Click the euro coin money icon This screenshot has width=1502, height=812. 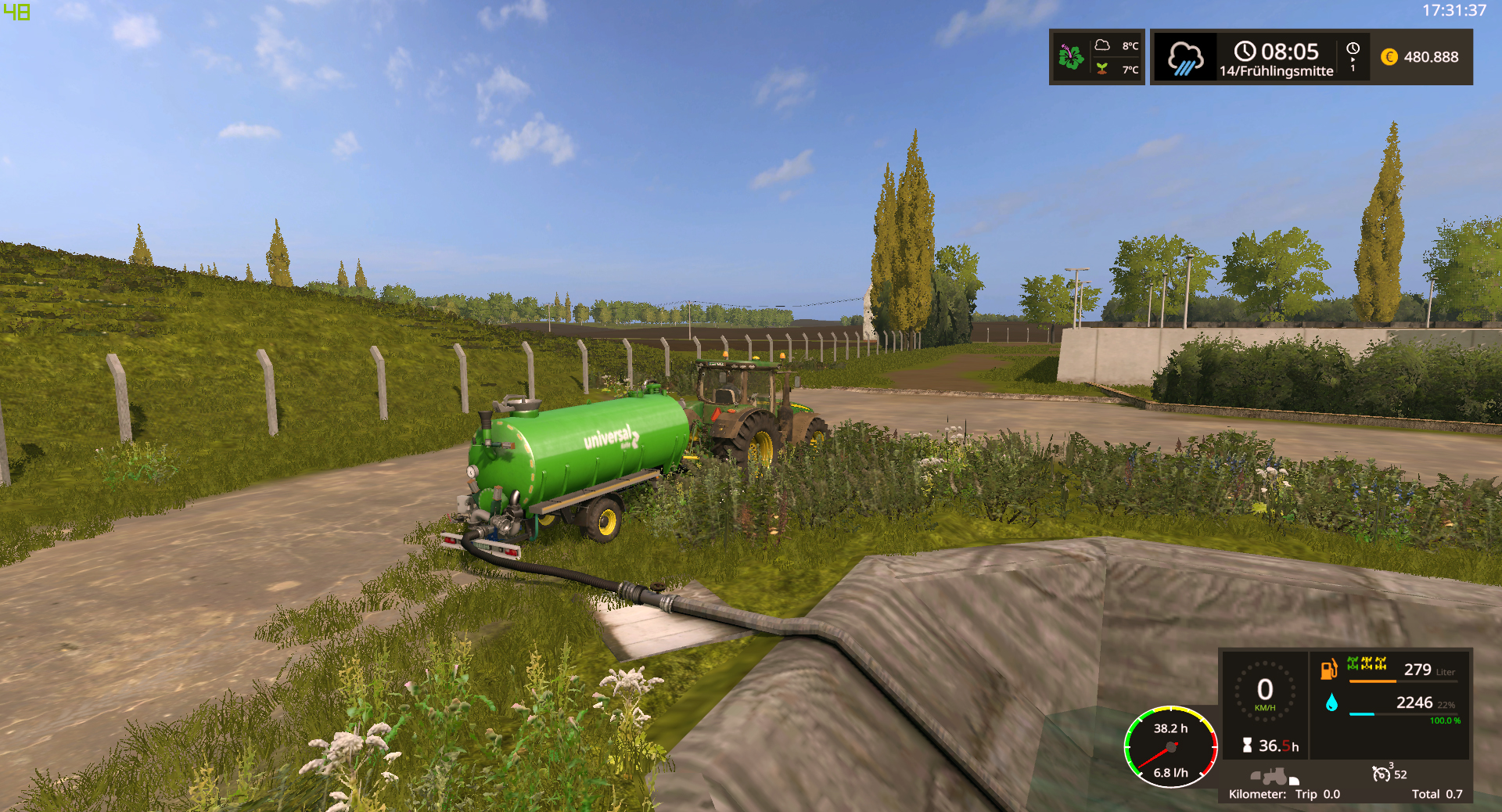(x=1389, y=57)
